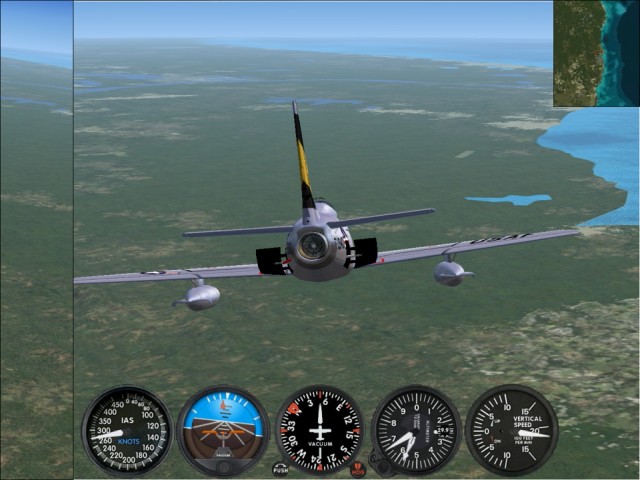Click the vacuum heading indicator
The image size is (640, 480).
tap(319, 430)
